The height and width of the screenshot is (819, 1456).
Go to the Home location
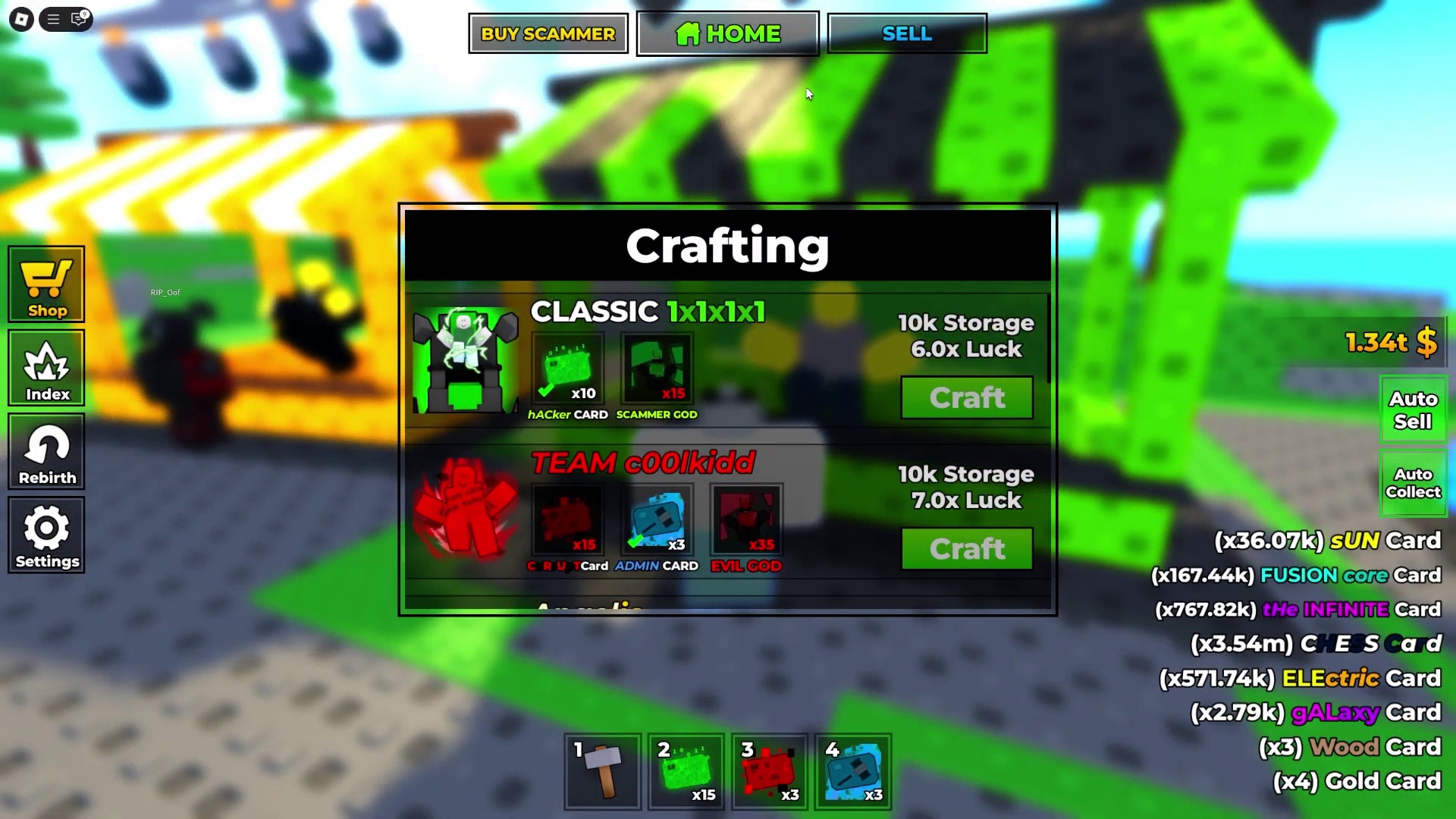click(x=727, y=34)
